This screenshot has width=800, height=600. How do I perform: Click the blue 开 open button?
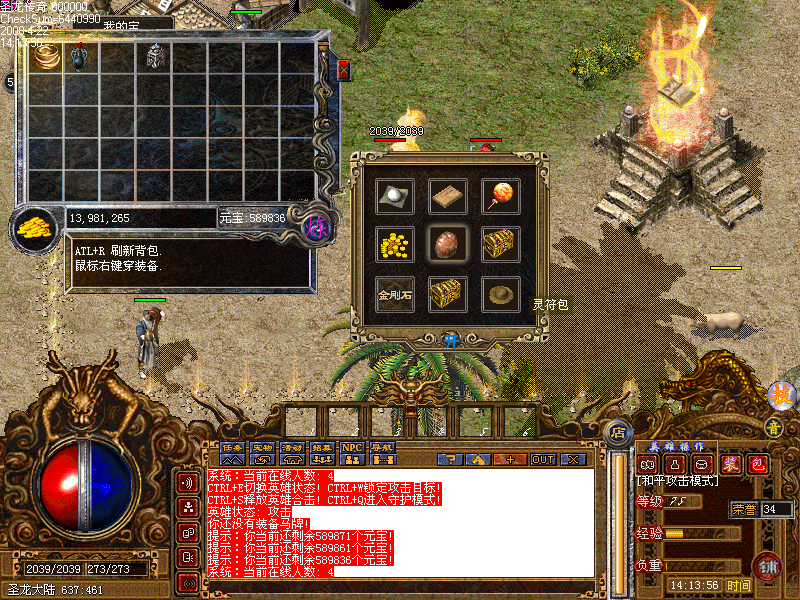[449, 340]
